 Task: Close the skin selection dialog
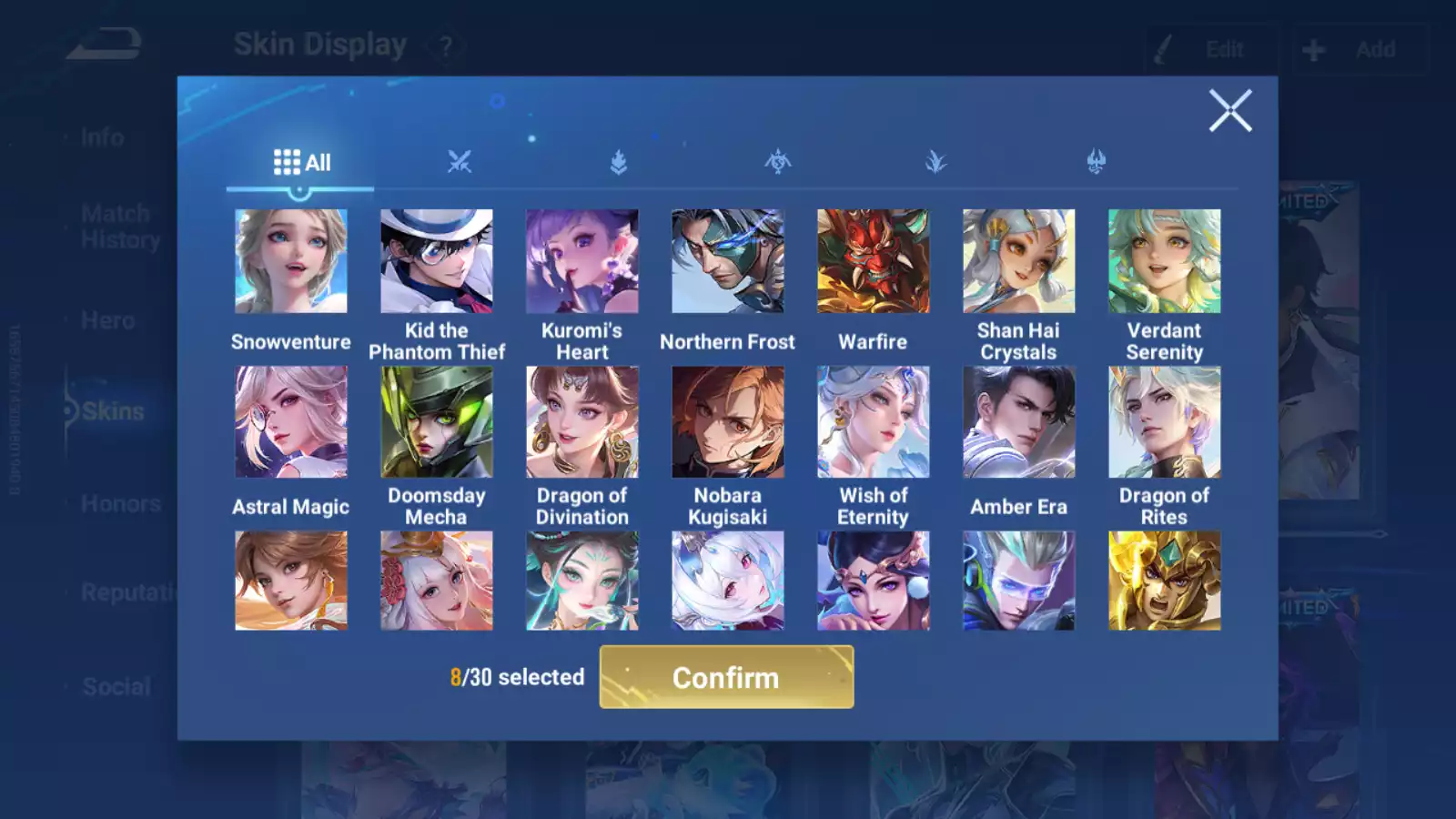(1229, 111)
